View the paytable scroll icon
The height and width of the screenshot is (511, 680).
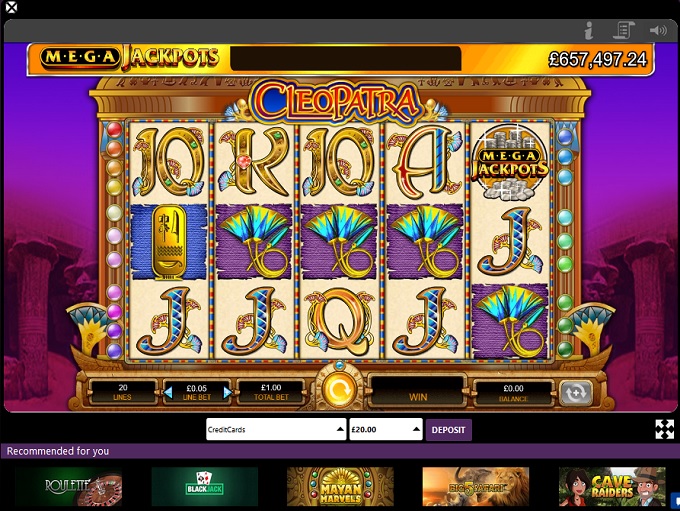coord(624,30)
